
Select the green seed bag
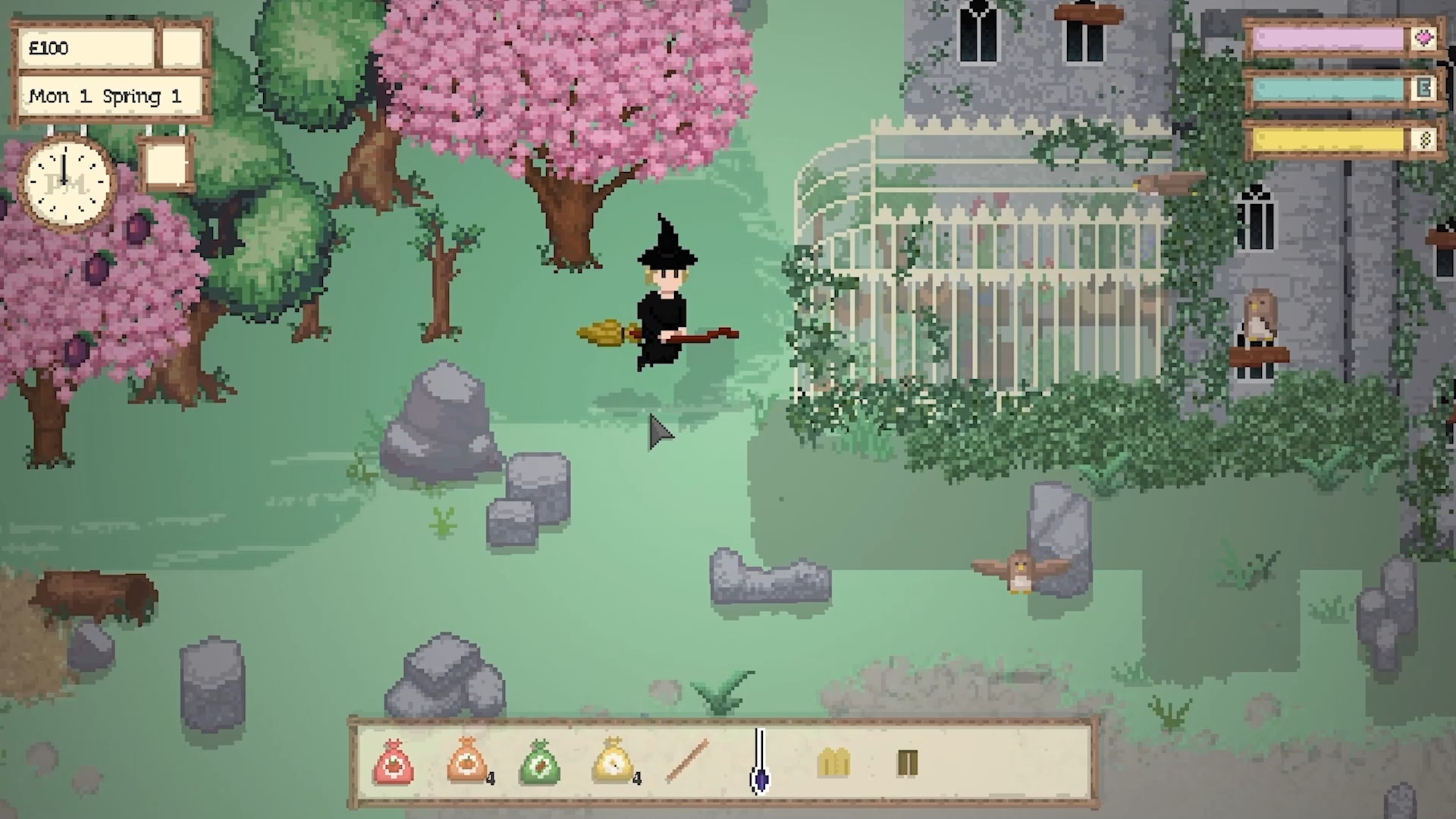[540, 764]
